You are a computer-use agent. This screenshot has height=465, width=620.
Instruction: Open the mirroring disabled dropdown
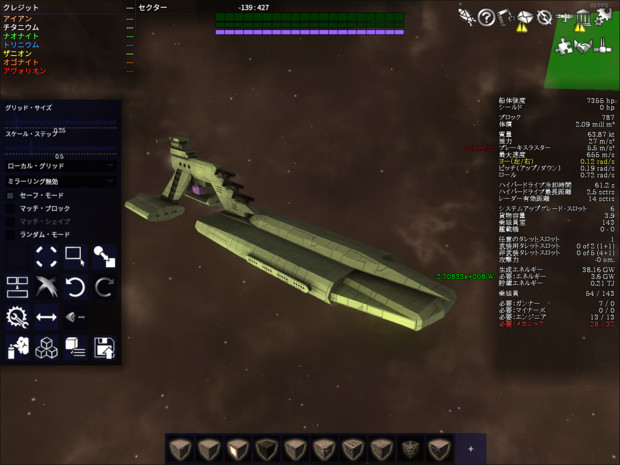60,181
